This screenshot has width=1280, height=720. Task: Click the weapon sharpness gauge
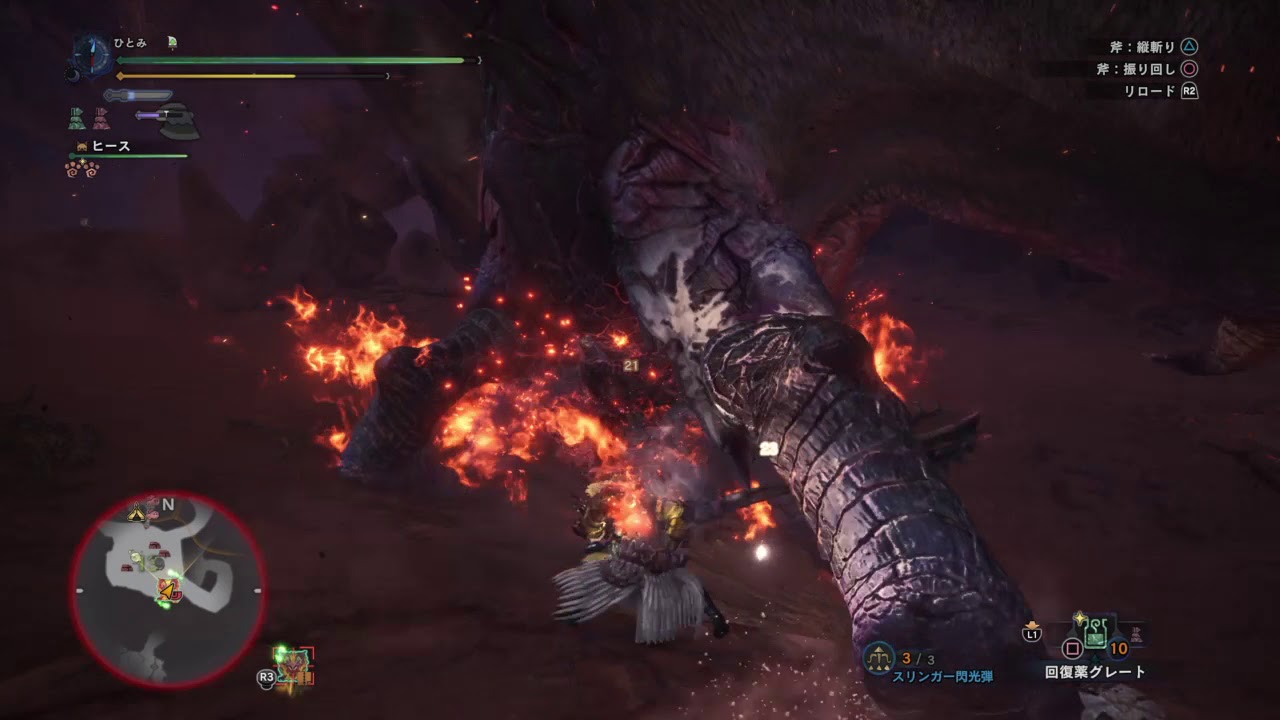[138, 96]
